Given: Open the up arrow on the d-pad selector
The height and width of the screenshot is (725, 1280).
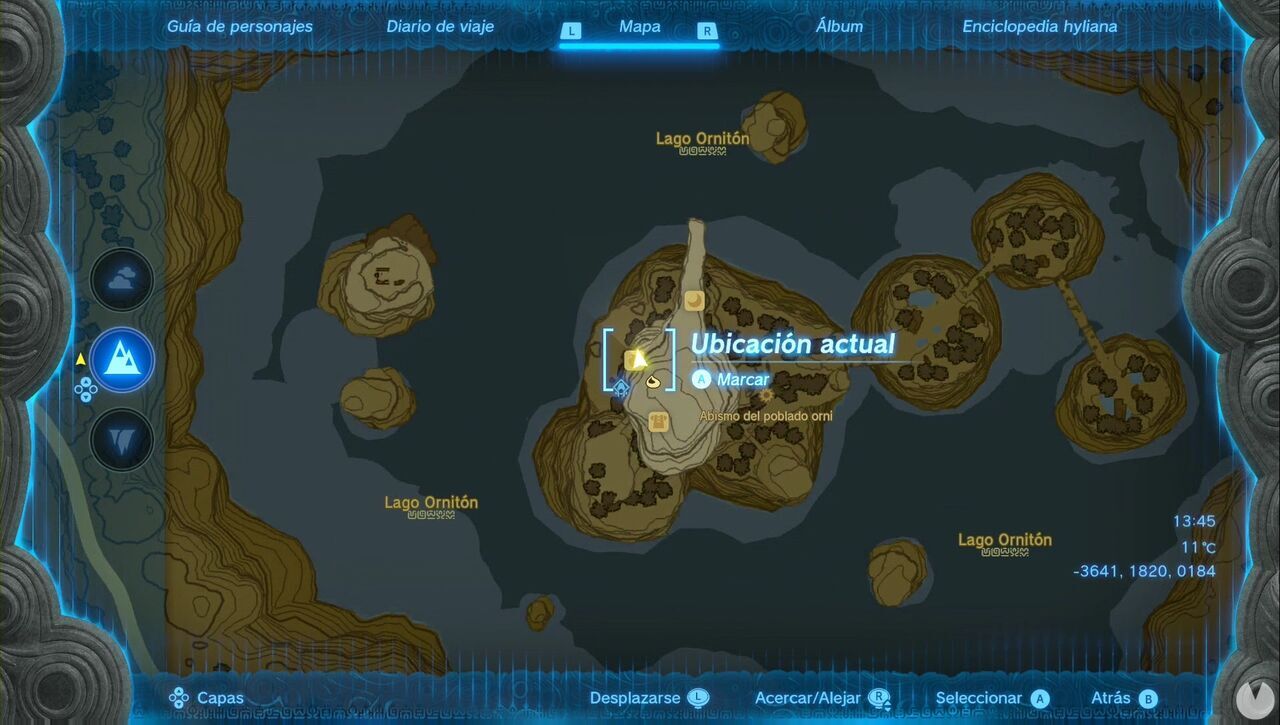Looking at the screenshot, I should coord(85,382).
